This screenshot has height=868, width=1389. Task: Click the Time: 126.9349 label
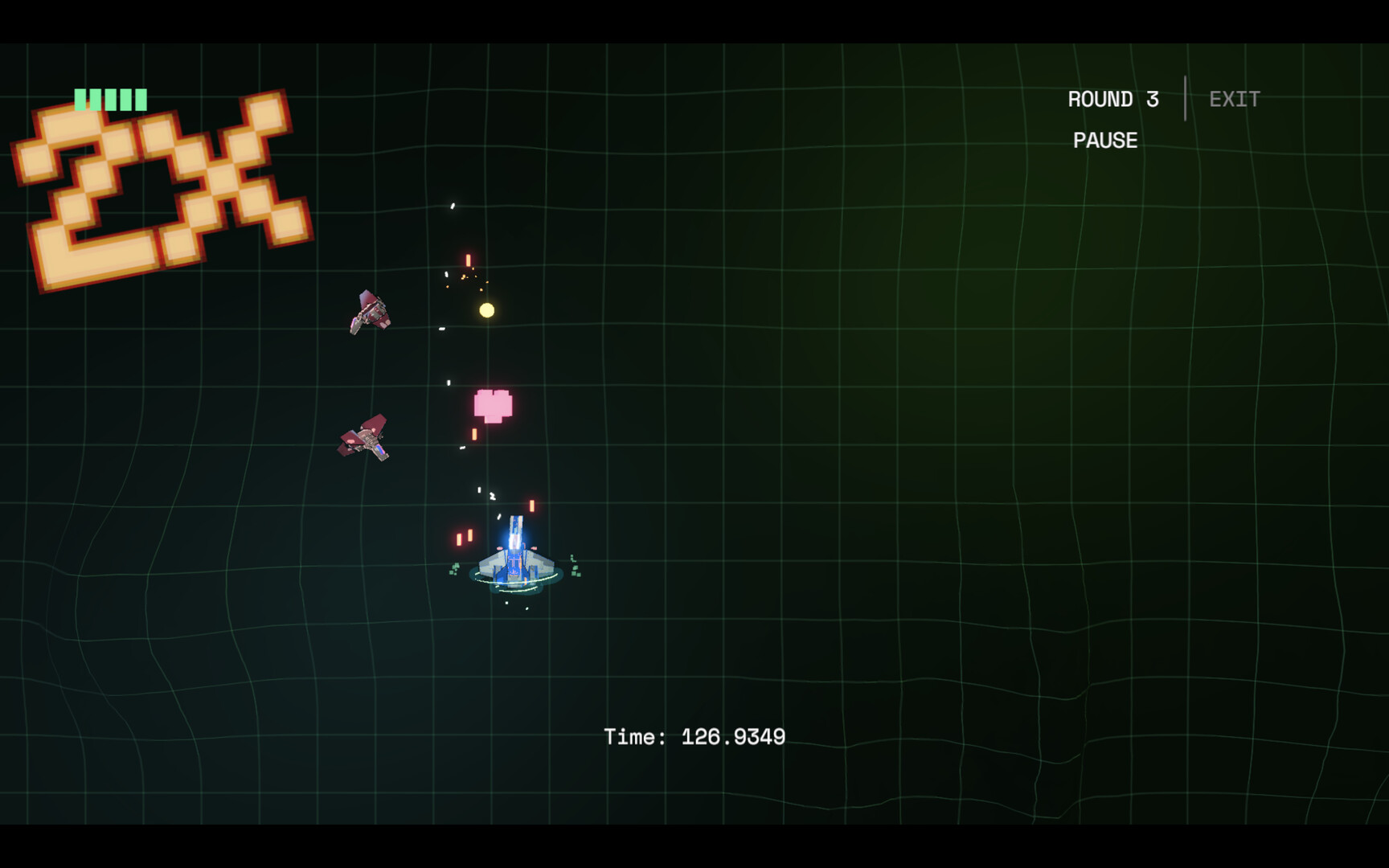click(x=694, y=735)
